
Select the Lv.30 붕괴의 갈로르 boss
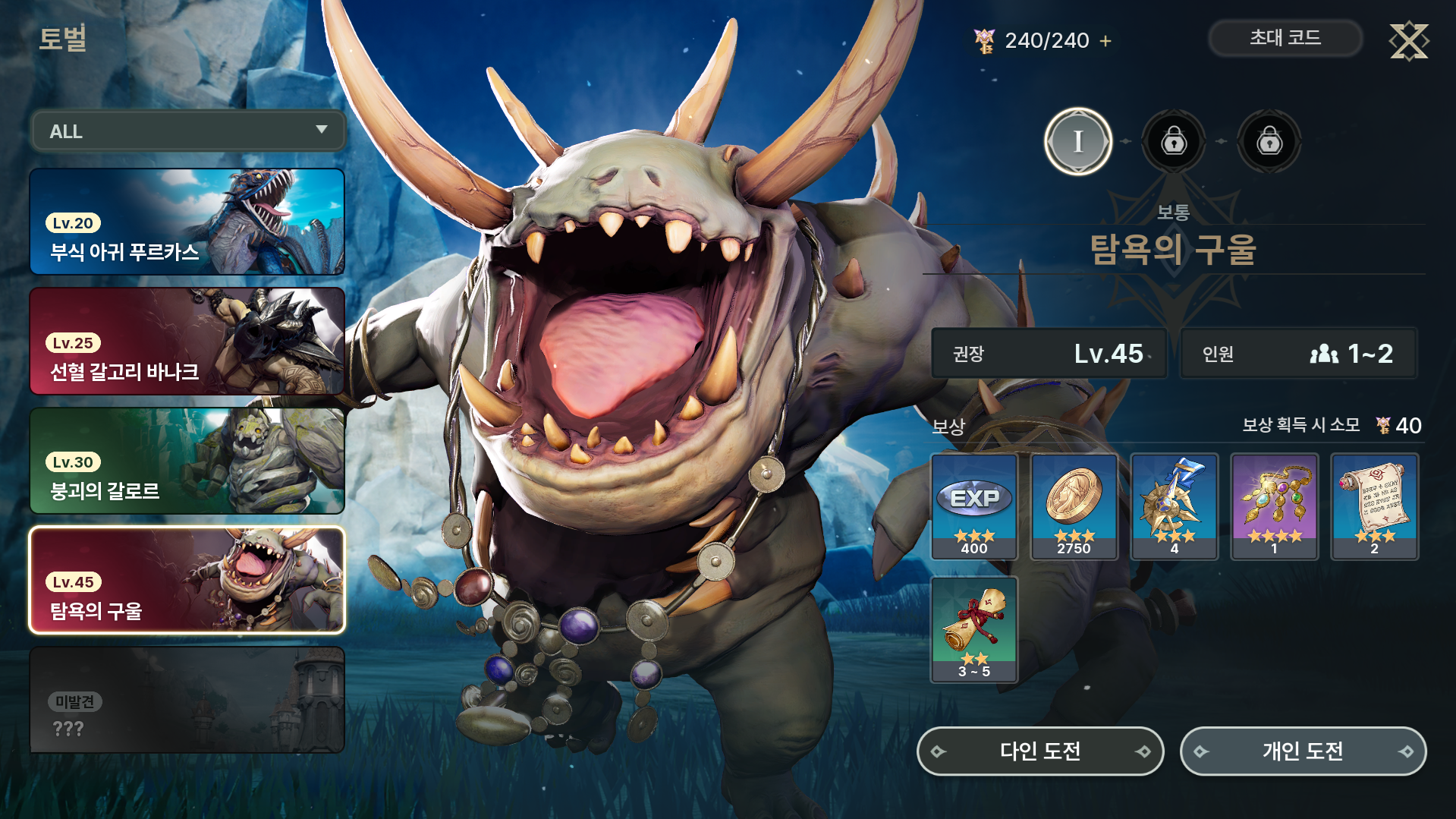187,461
